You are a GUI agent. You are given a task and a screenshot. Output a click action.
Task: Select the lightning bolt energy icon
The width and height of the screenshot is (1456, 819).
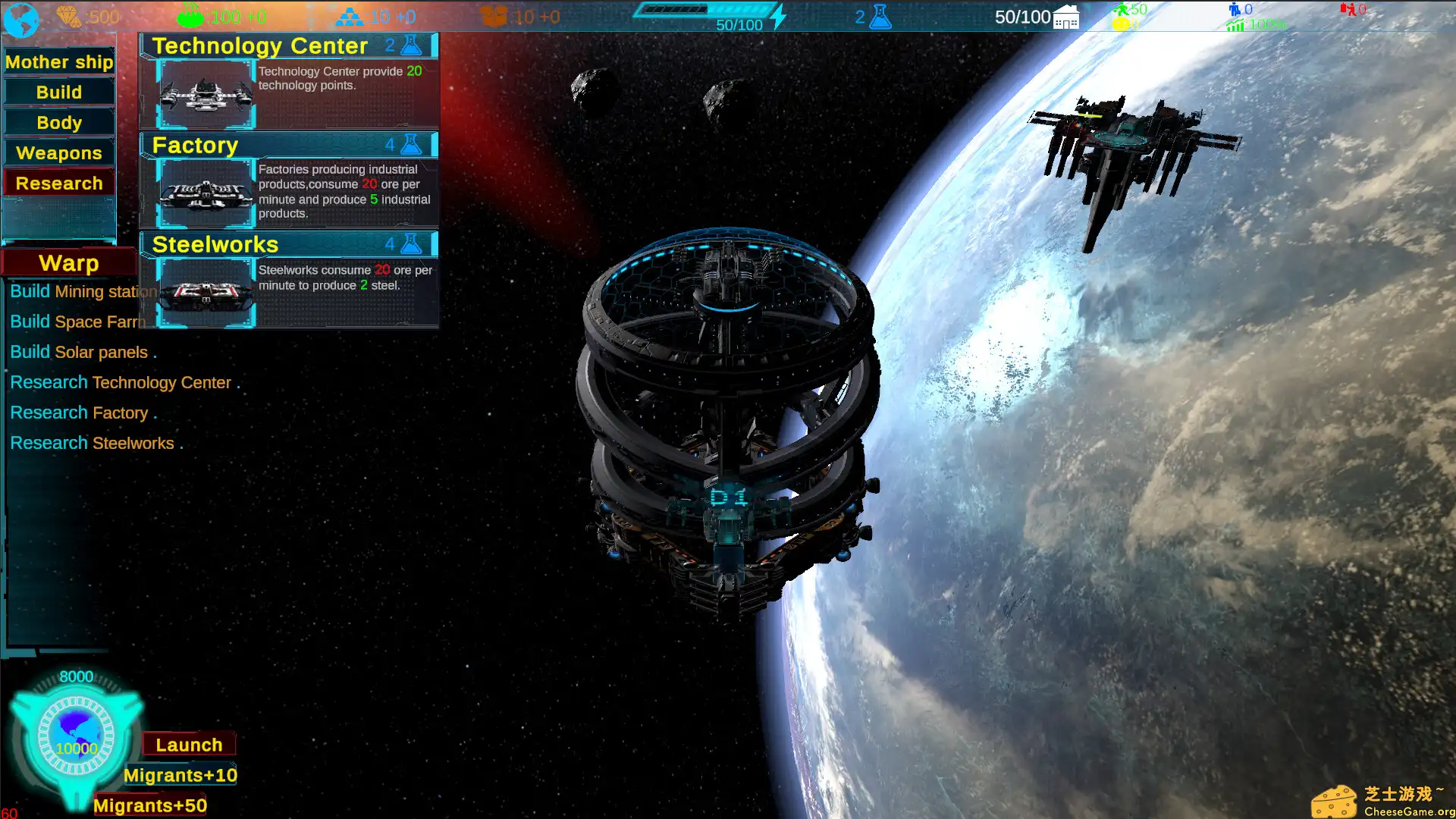point(777,17)
